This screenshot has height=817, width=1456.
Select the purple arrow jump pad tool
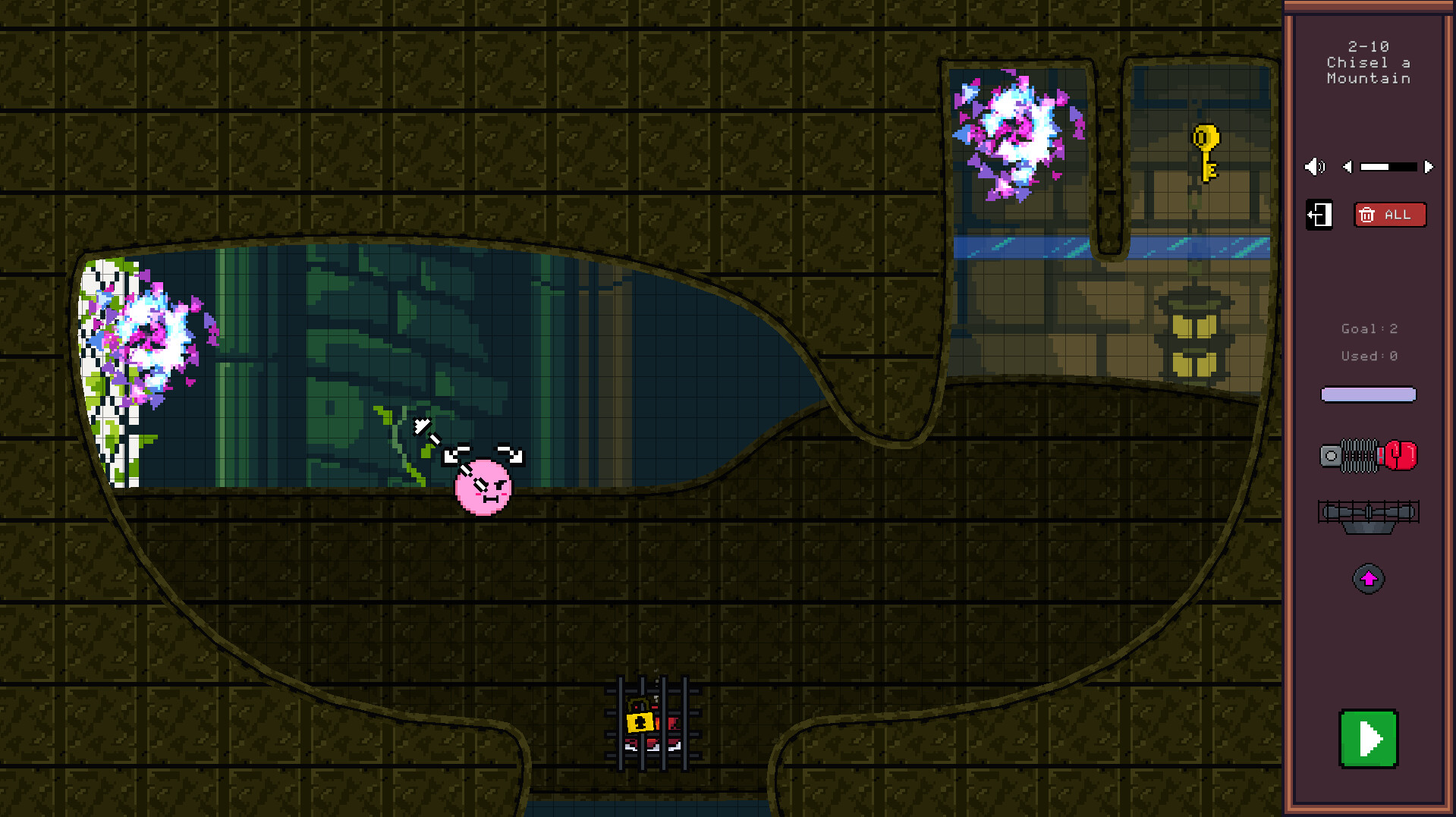[x=1368, y=578]
